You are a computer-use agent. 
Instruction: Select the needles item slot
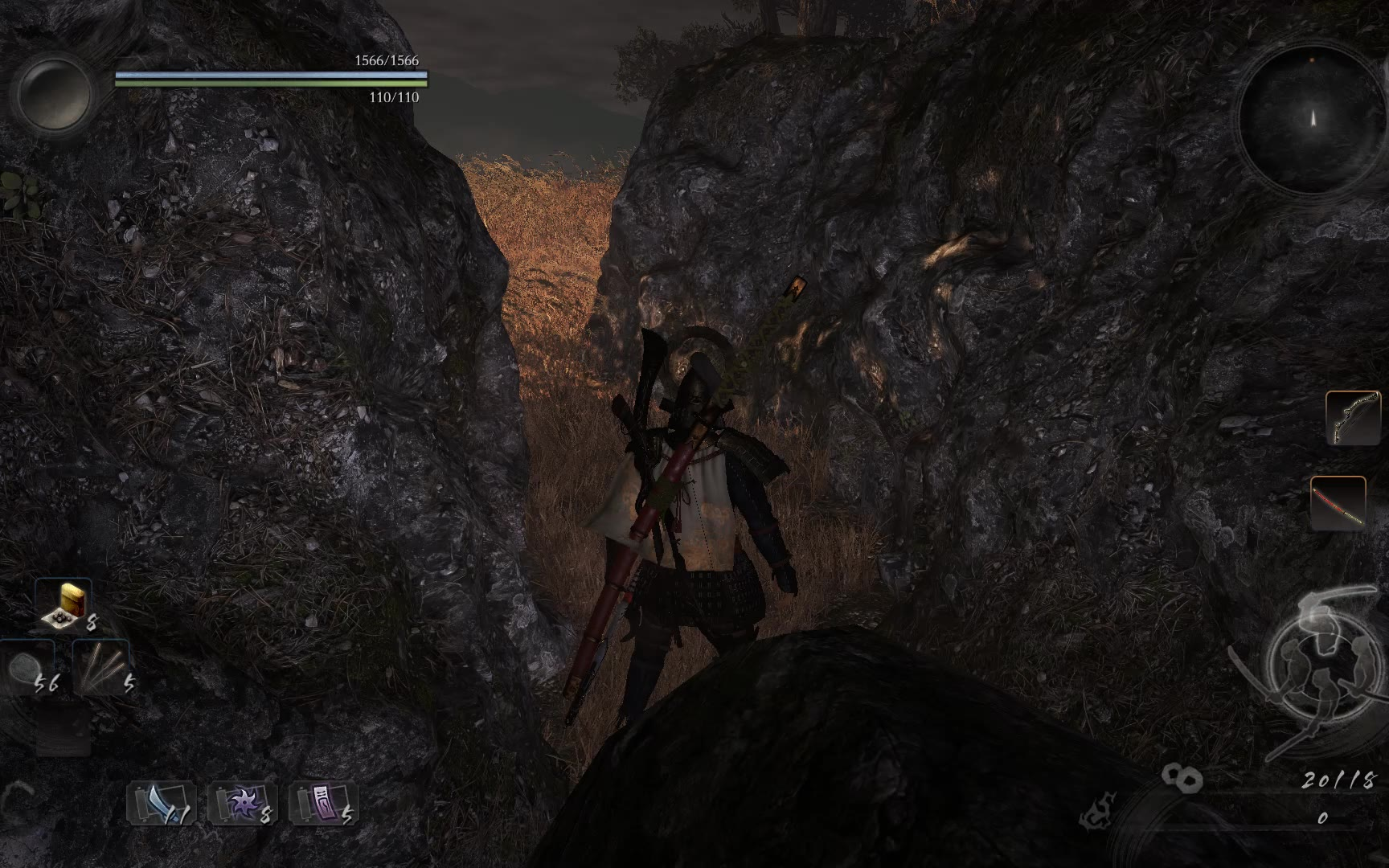click(101, 667)
